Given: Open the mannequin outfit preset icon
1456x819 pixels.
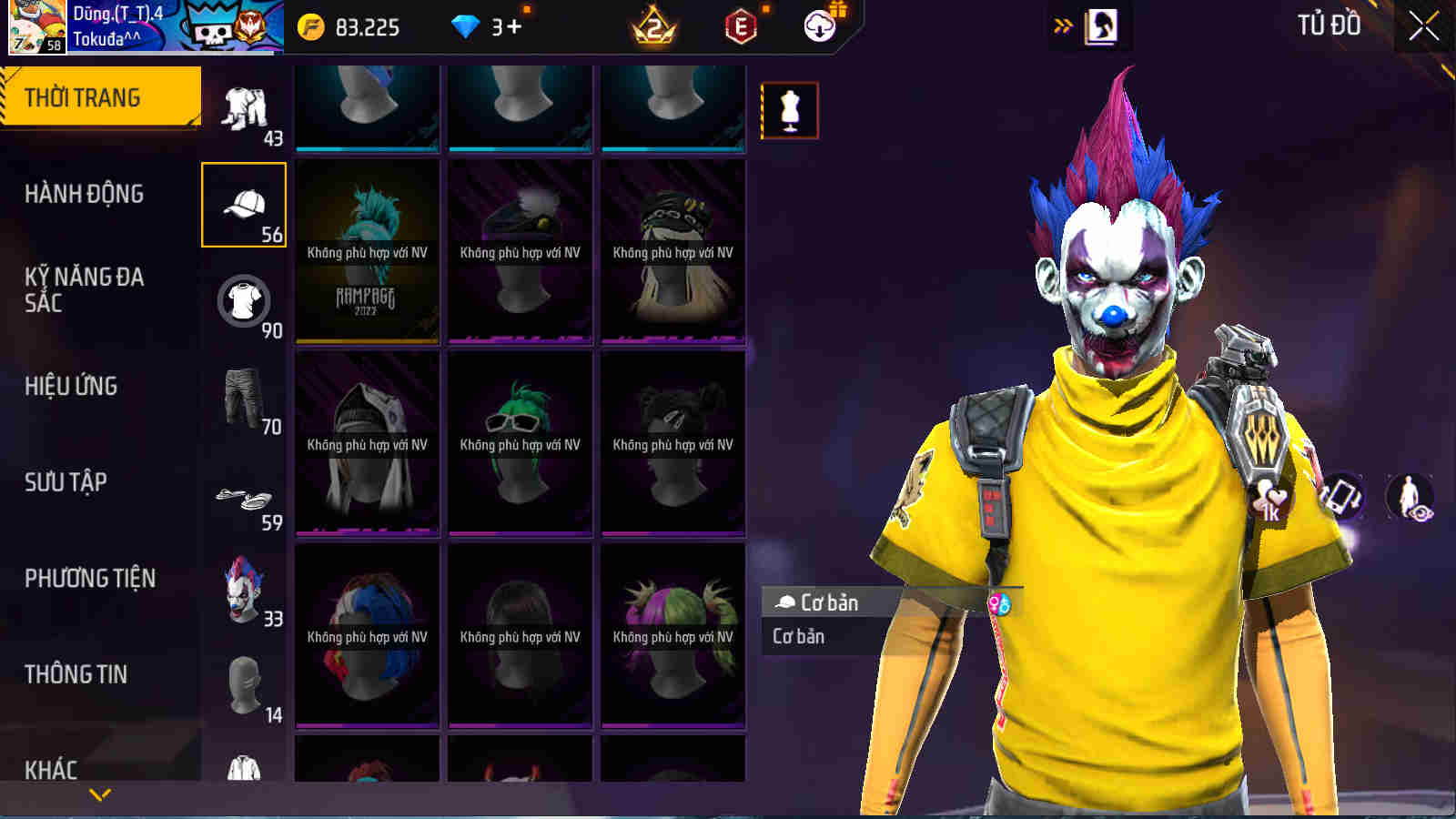Looking at the screenshot, I should click(x=791, y=109).
